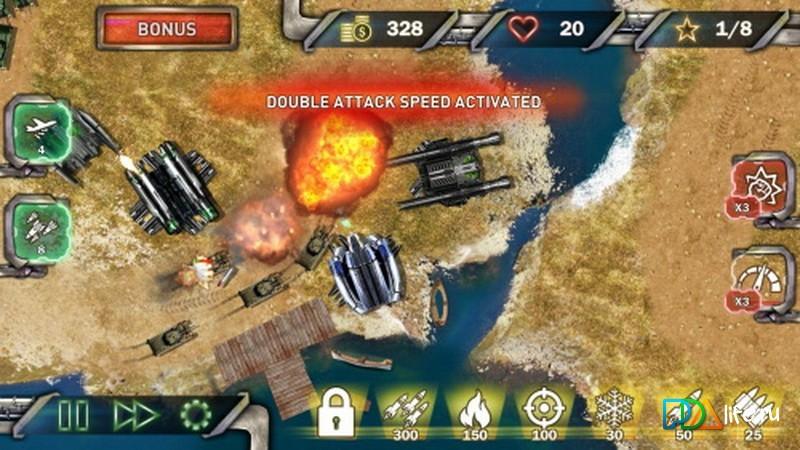Toggle fast-forward speed
800x450 pixels.
(x=135, y=414)
